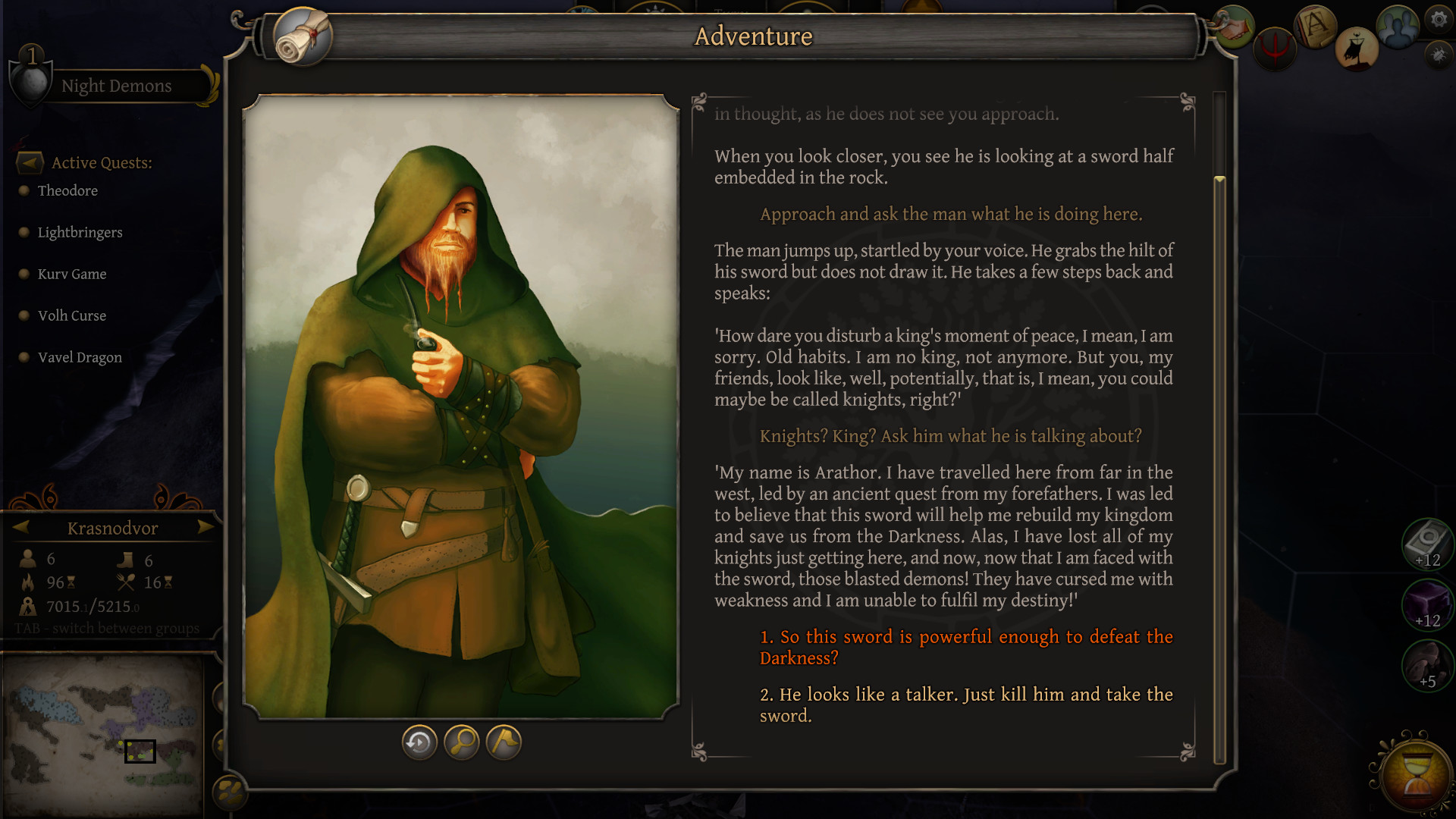1456x819 pixels.
Task: Toggle the Theodore quest marker
Action: (25, 190)
